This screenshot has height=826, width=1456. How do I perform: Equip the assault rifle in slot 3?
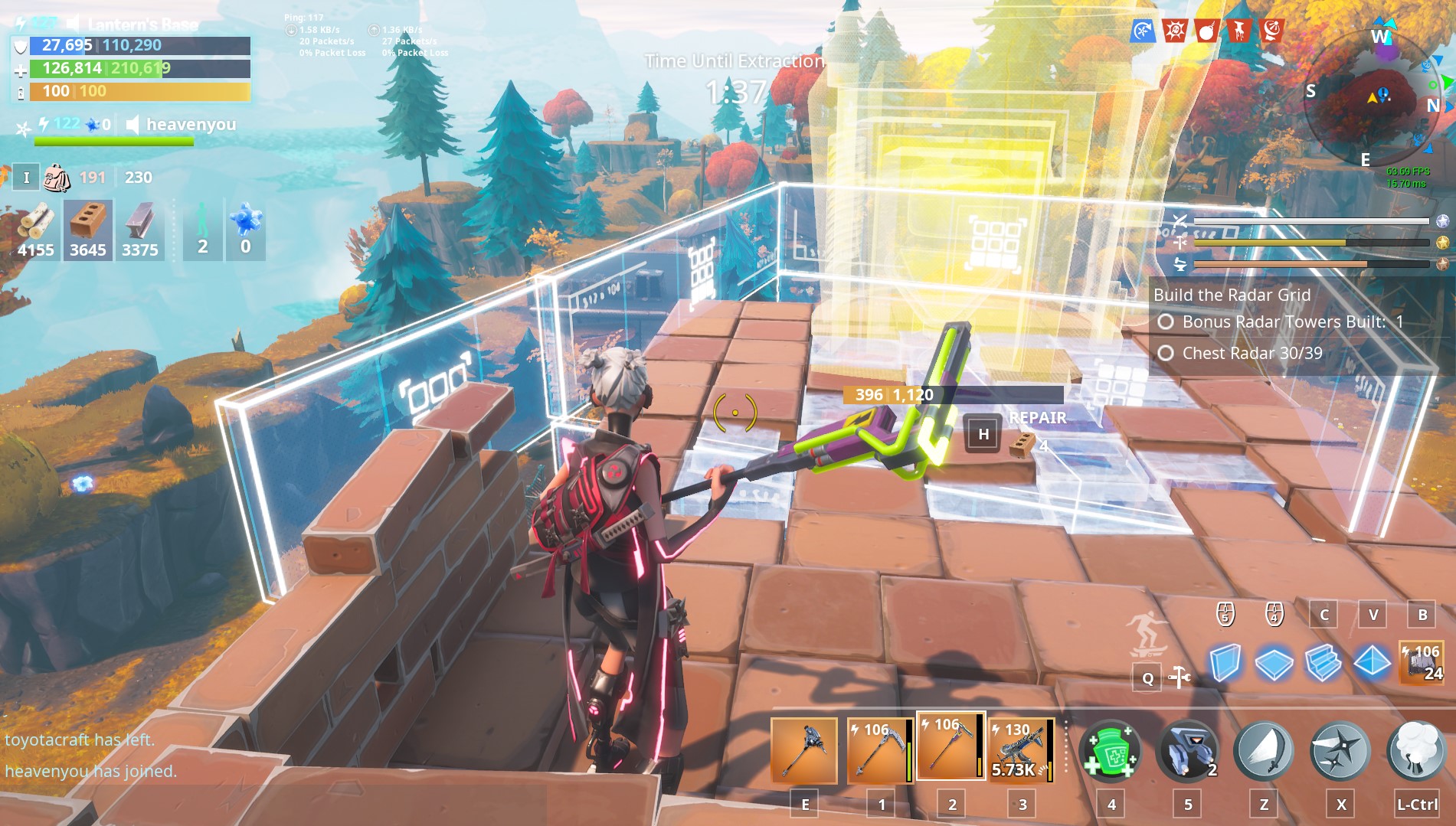coord(1024,750)
